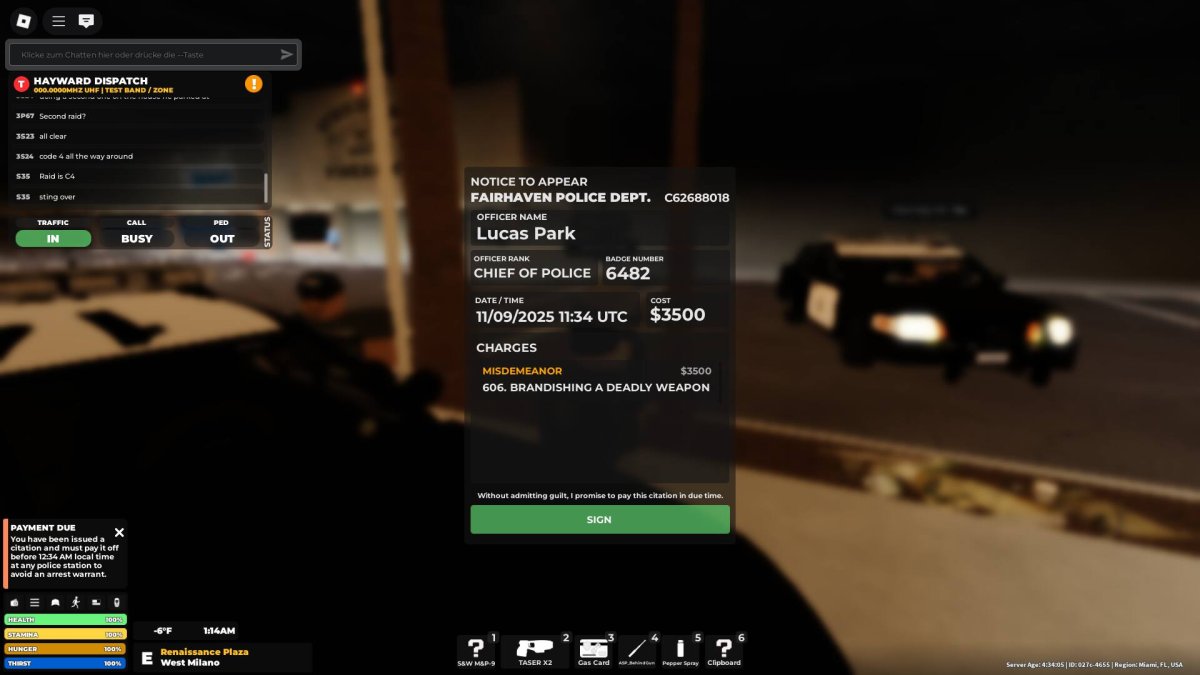Click the dispatch log scrollbar
The image size is (1200, 675).
(265, 186)
